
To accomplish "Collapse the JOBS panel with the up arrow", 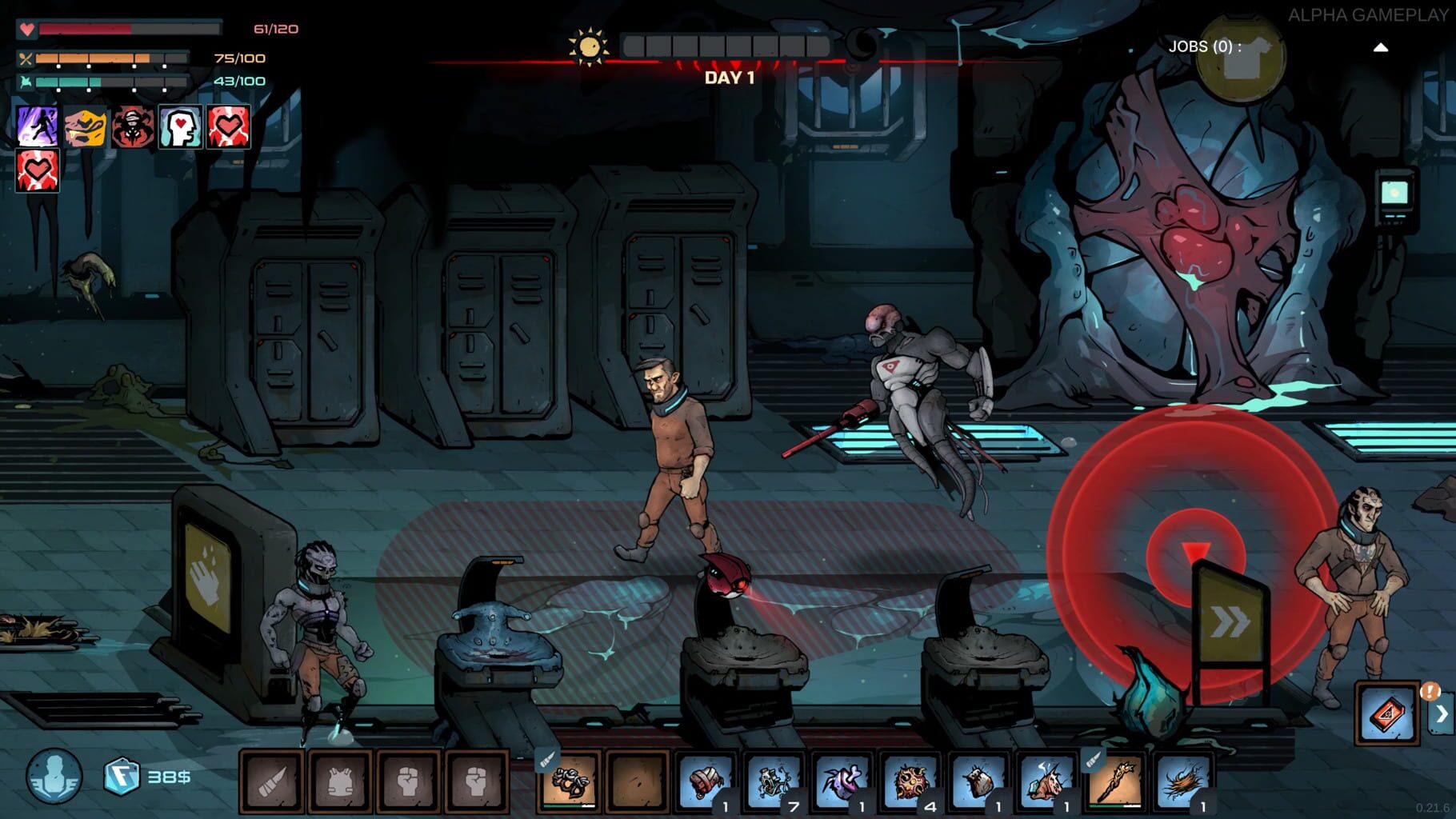I will coord(1381,46).
